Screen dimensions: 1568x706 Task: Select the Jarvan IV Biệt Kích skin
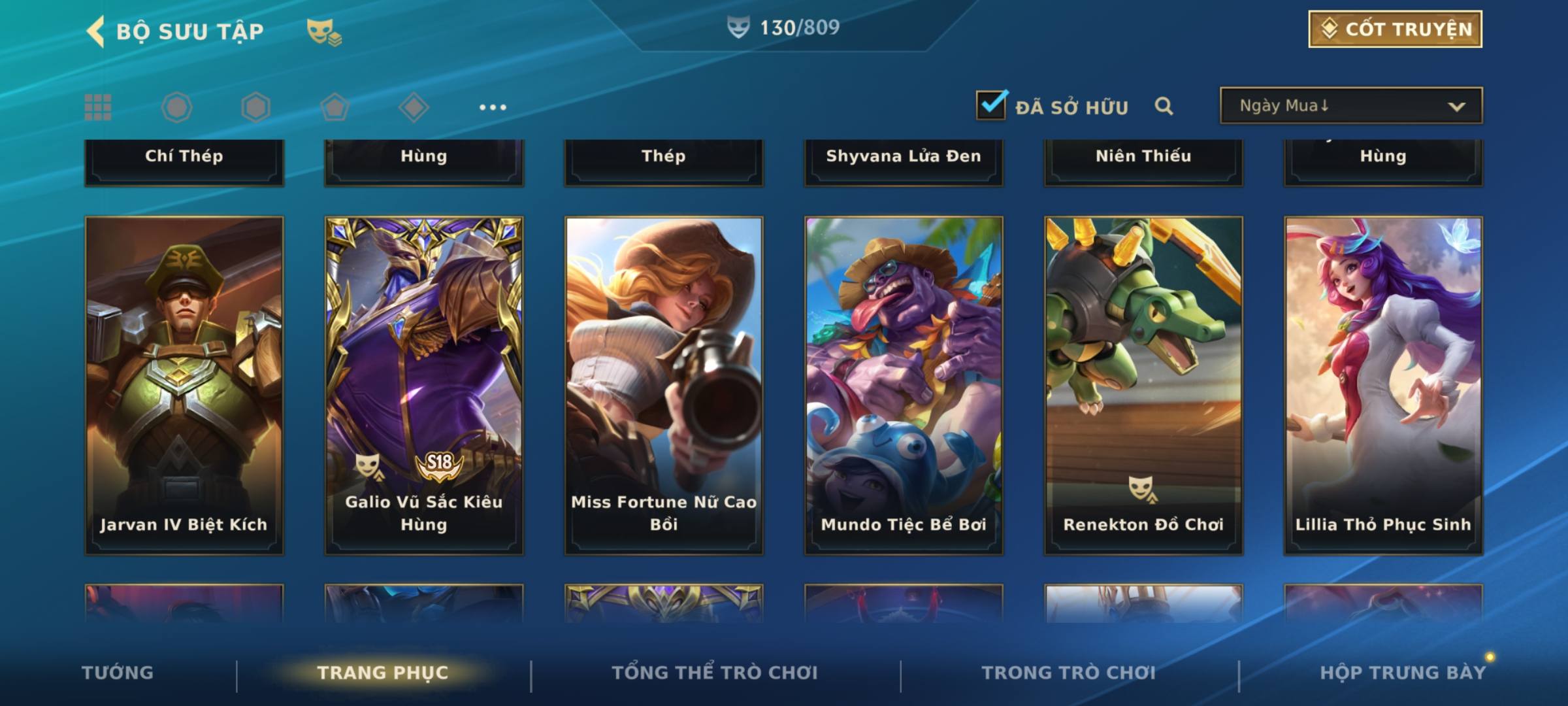pyautogui.click(x=184, y=386)
